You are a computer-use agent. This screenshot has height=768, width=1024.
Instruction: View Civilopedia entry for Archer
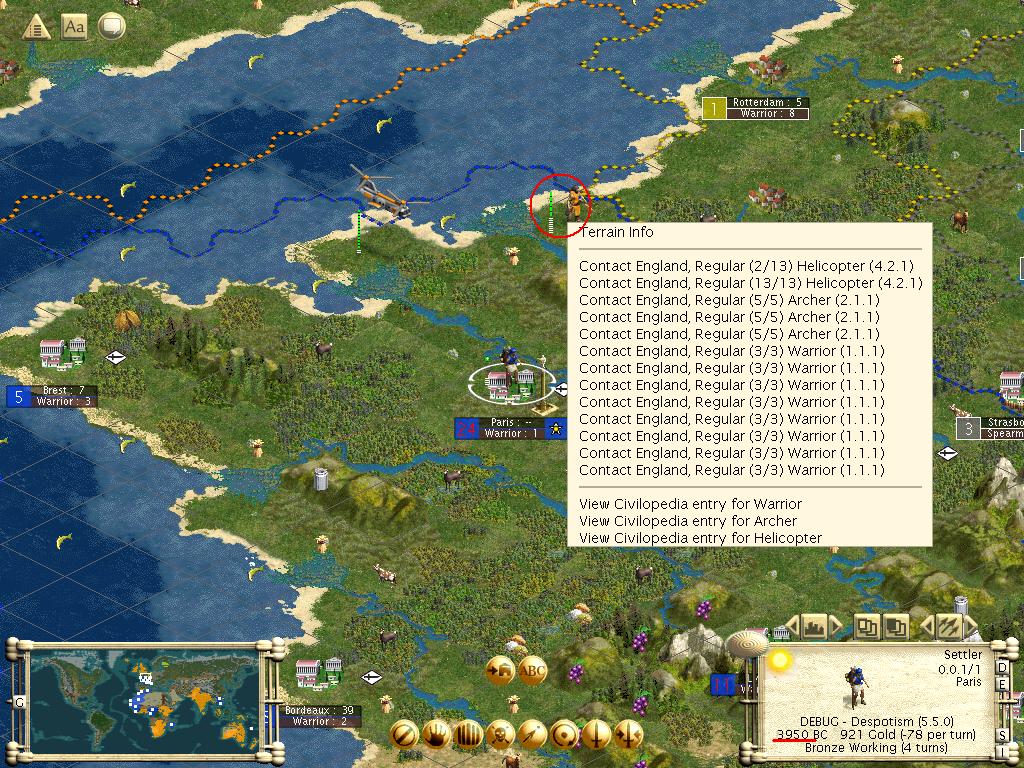(x=688, y=521)
